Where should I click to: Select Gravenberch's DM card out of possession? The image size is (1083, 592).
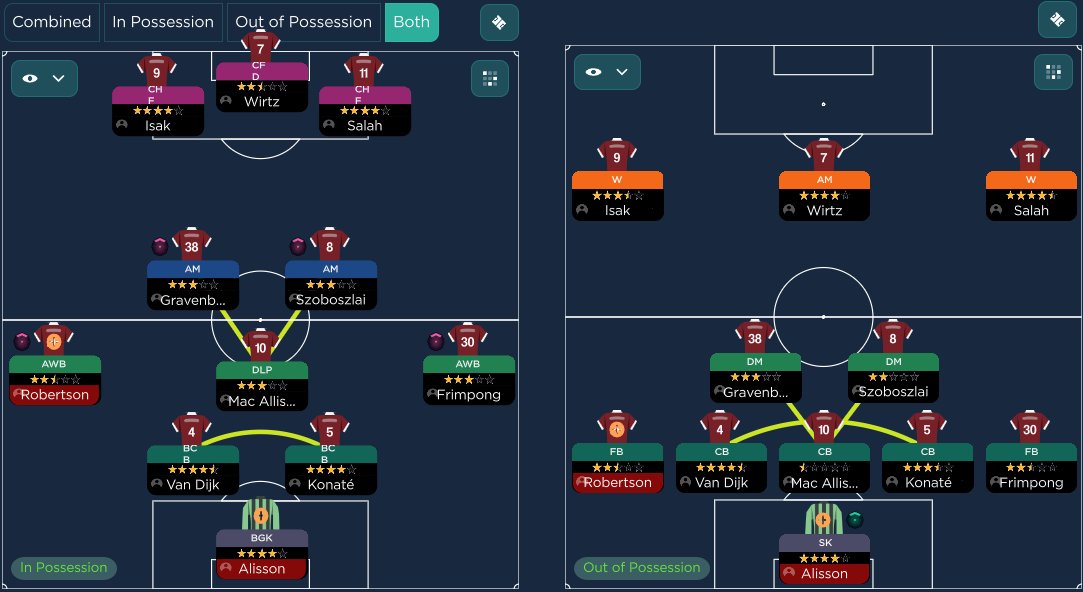[x=755, y=377]
